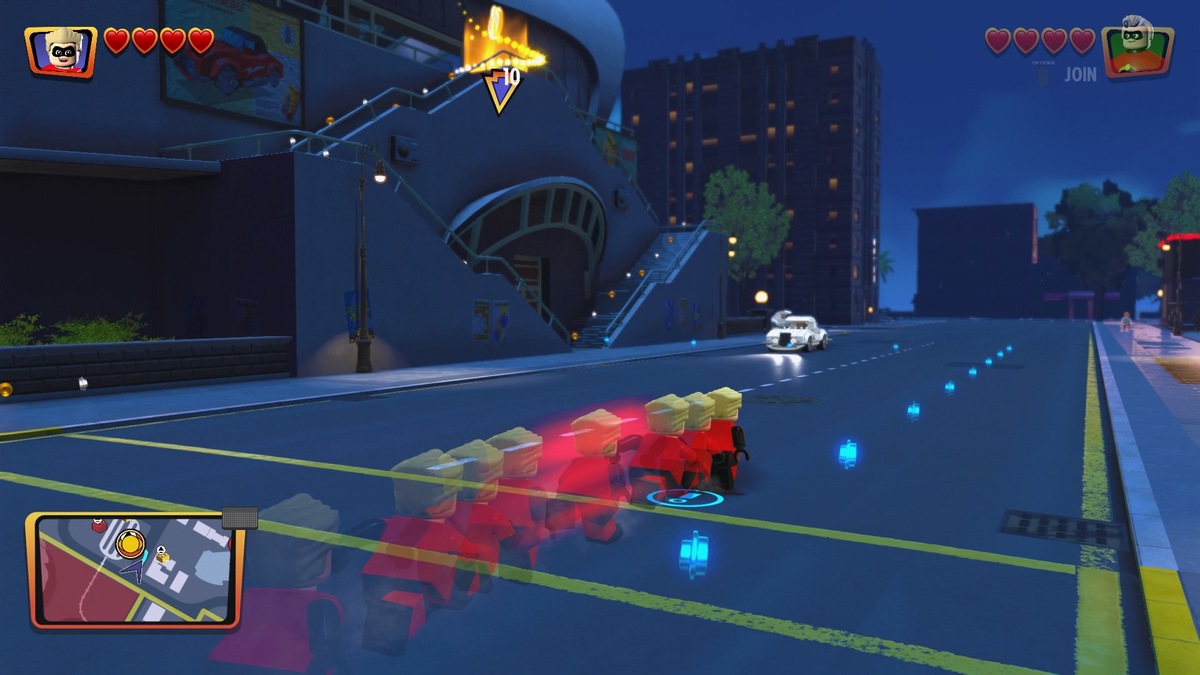
Task: Click the Dash character portrait
Action: 60,50
